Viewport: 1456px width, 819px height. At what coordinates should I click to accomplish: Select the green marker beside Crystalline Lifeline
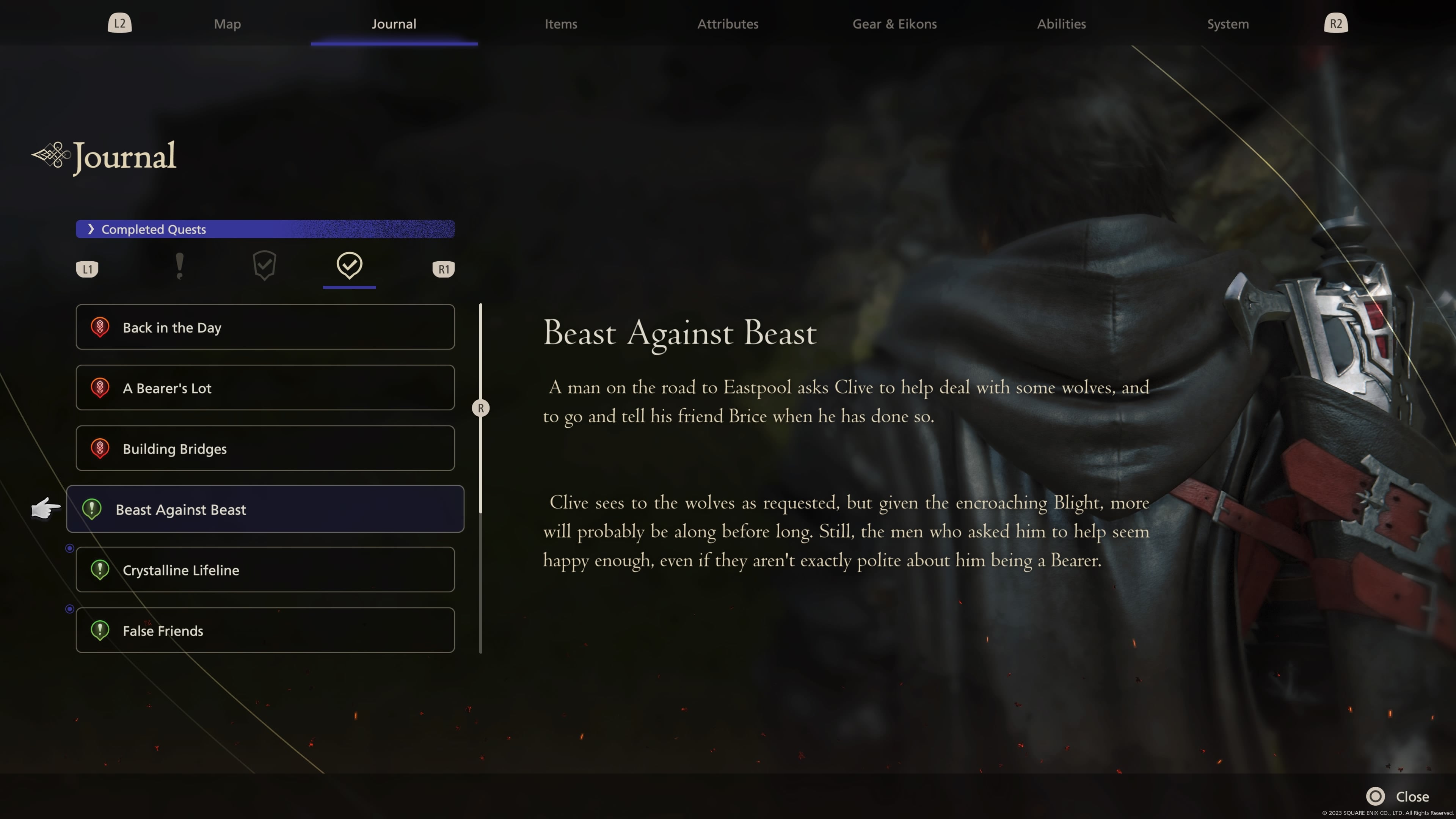pyautogui.click(x=100, y=570)
